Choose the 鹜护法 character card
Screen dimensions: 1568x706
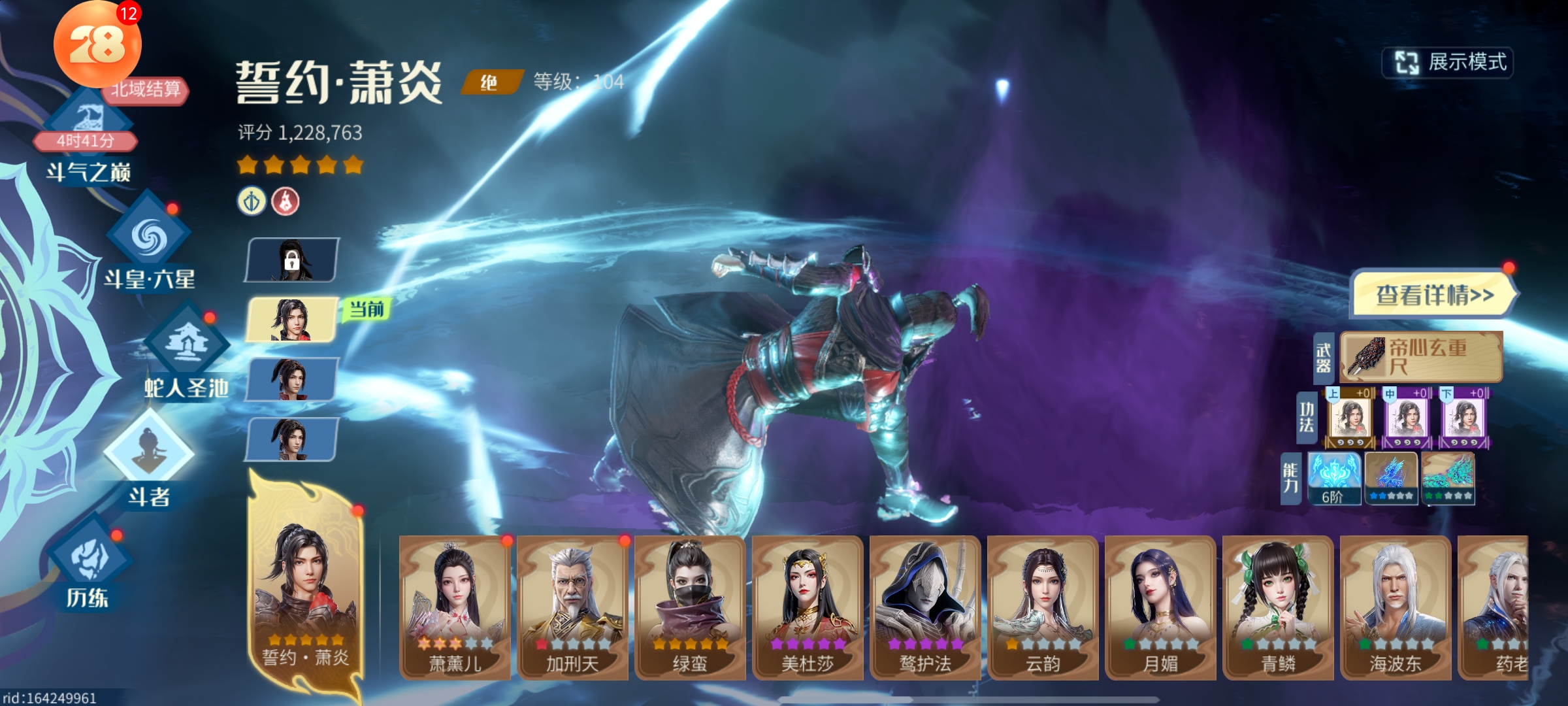point(925,607)
